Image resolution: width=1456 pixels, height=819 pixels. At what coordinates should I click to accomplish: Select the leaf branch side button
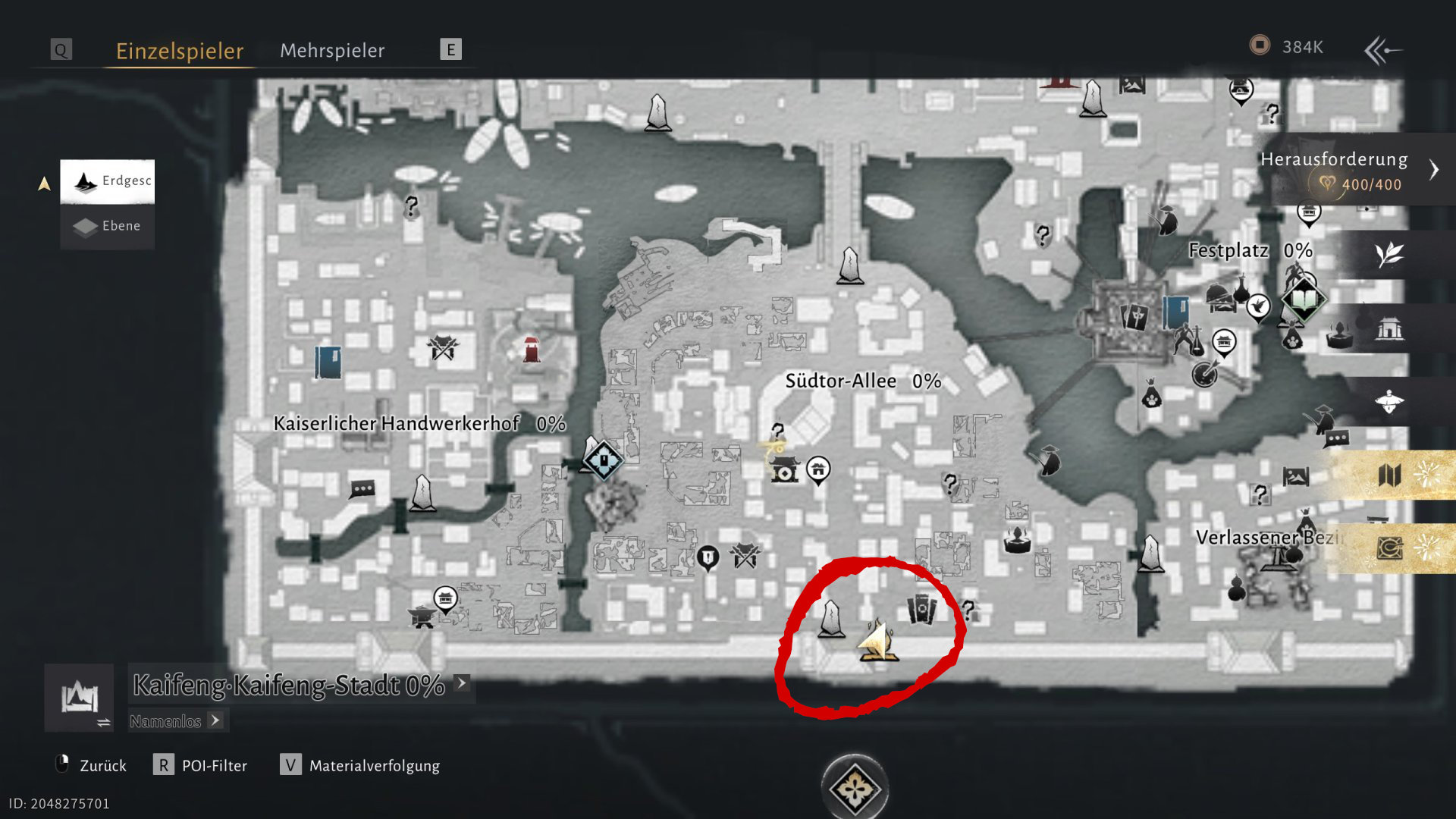pyautogui.click(x=1389, y=254)
